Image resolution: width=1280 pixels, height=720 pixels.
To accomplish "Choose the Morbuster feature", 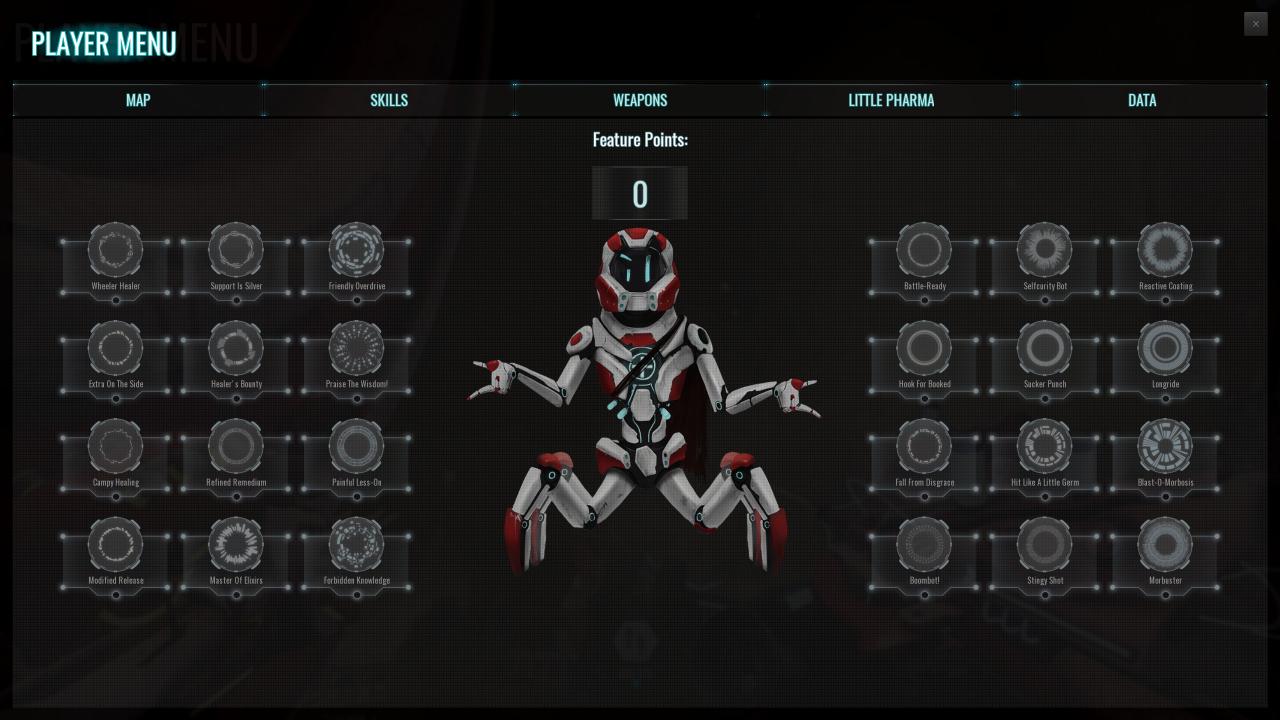I will pos(1165,544).
